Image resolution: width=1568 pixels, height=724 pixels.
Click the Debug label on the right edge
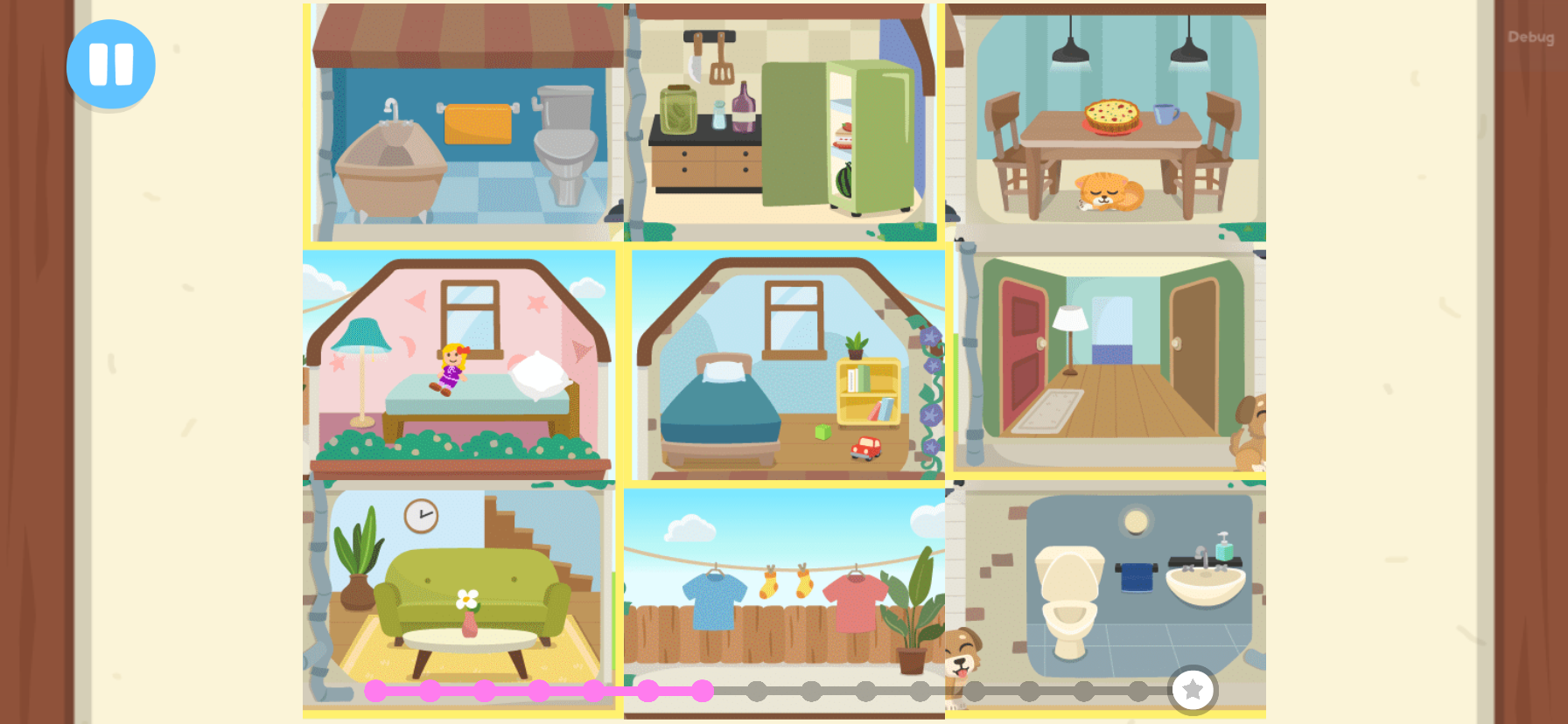pos(1530,37)
